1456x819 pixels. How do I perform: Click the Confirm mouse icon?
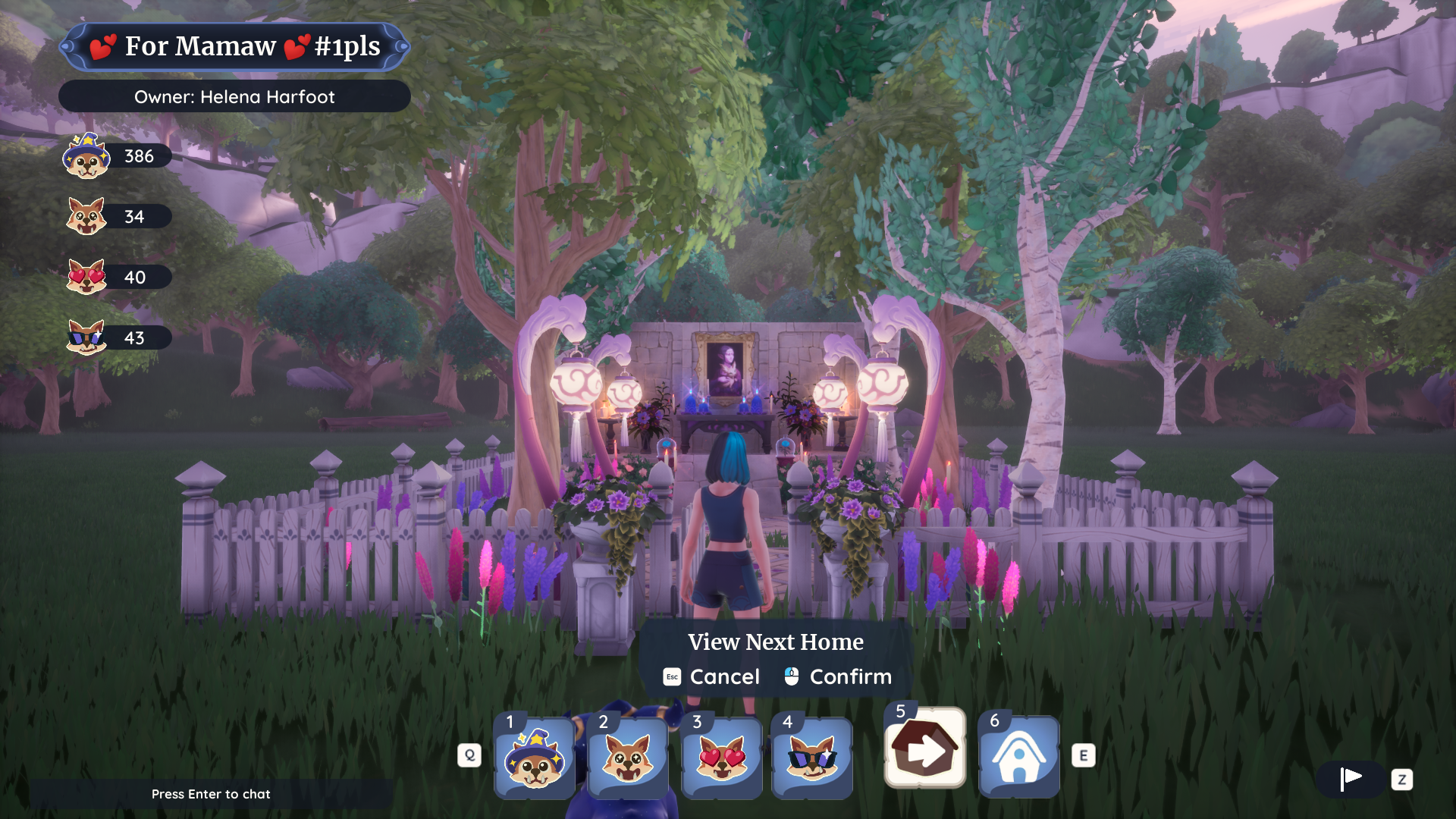click(792, 676)
